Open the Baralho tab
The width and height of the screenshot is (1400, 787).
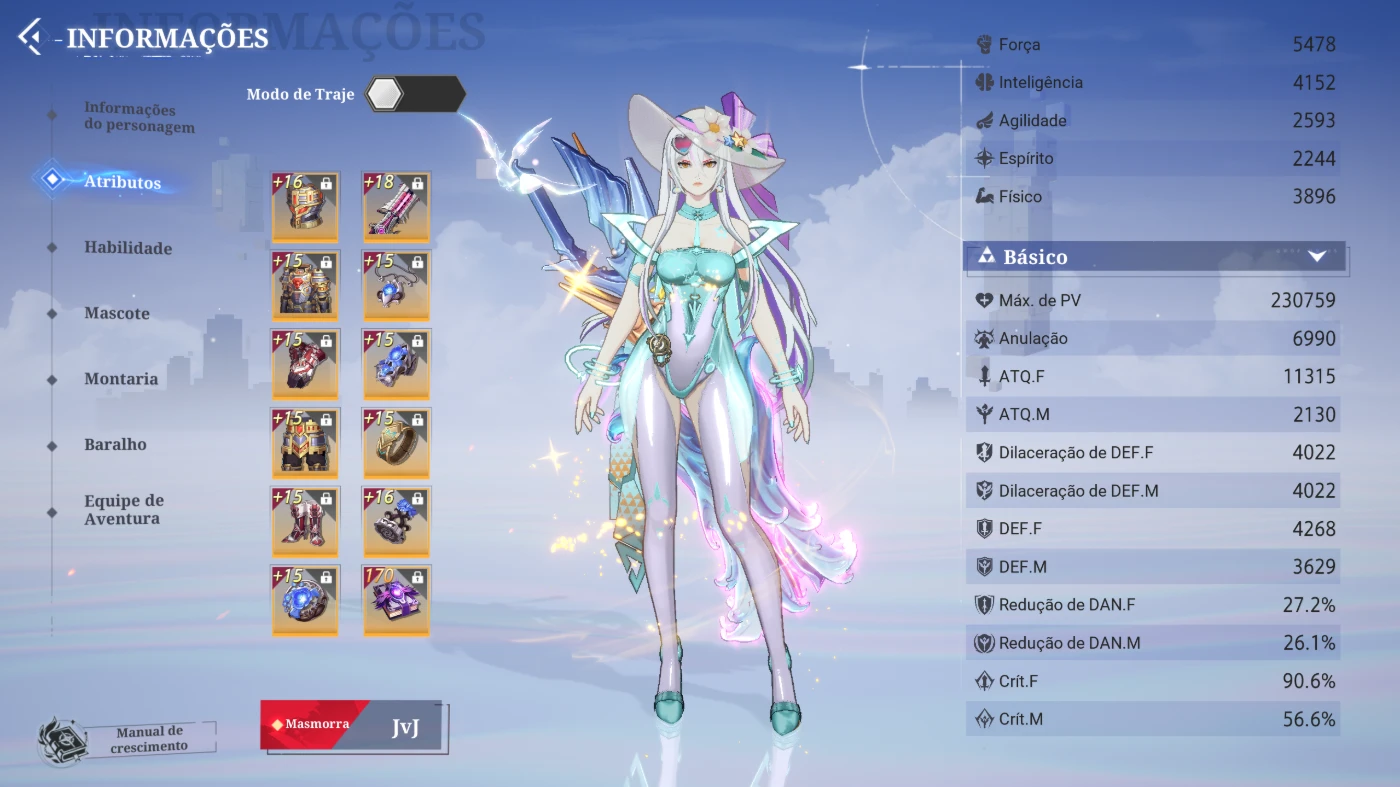point(115,444)
